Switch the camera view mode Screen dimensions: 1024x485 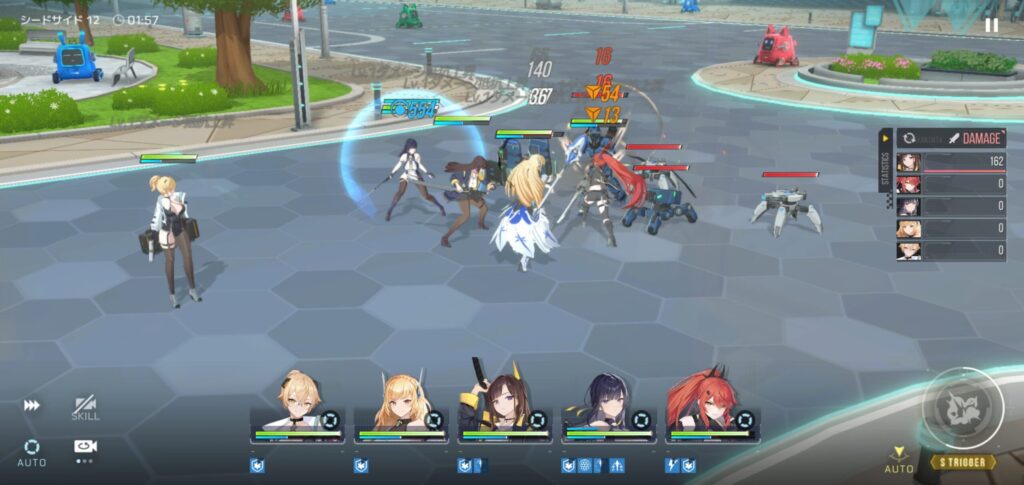85,447
